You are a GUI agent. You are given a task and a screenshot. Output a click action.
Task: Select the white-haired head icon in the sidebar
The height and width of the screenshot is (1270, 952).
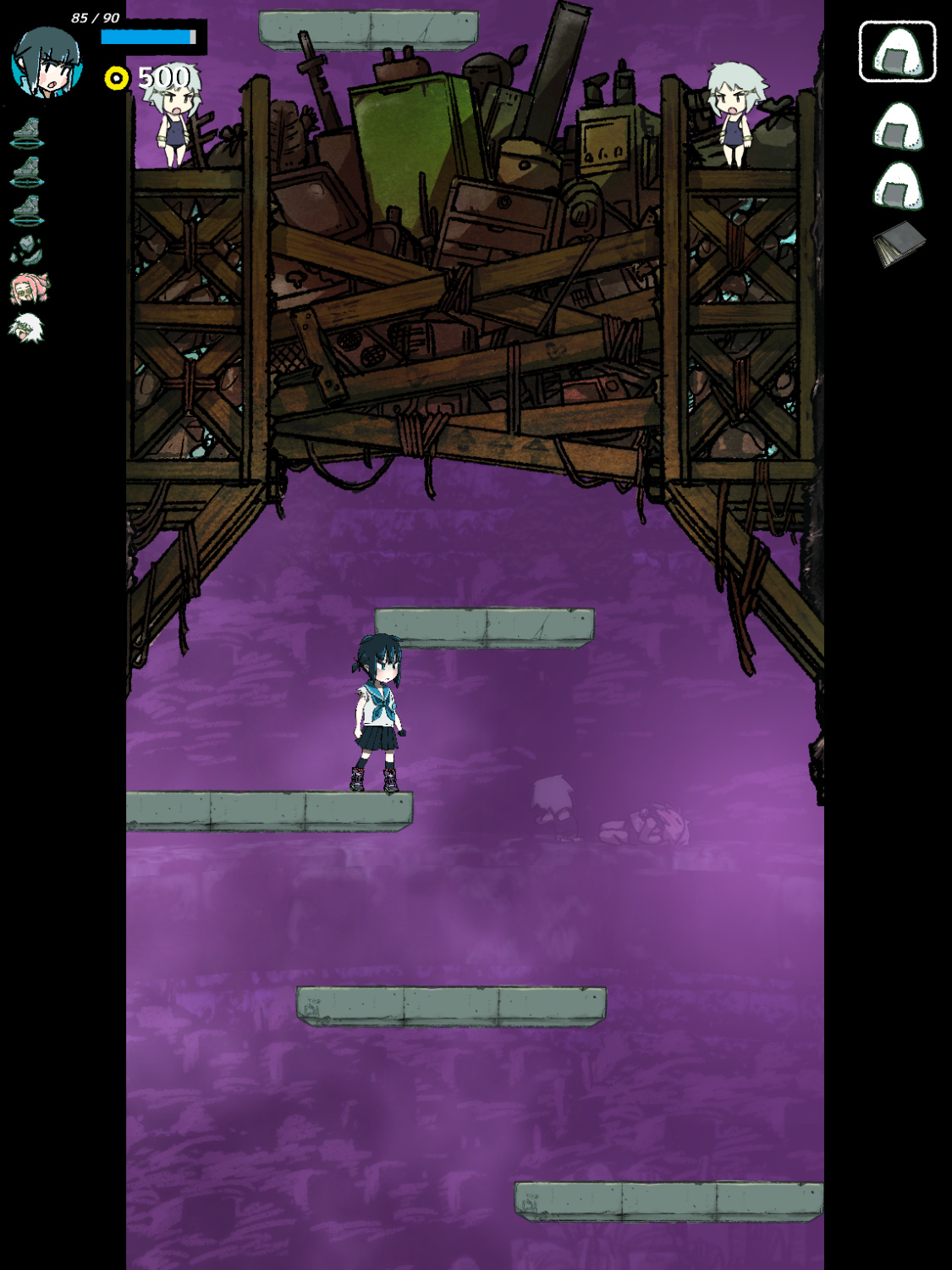27,327
